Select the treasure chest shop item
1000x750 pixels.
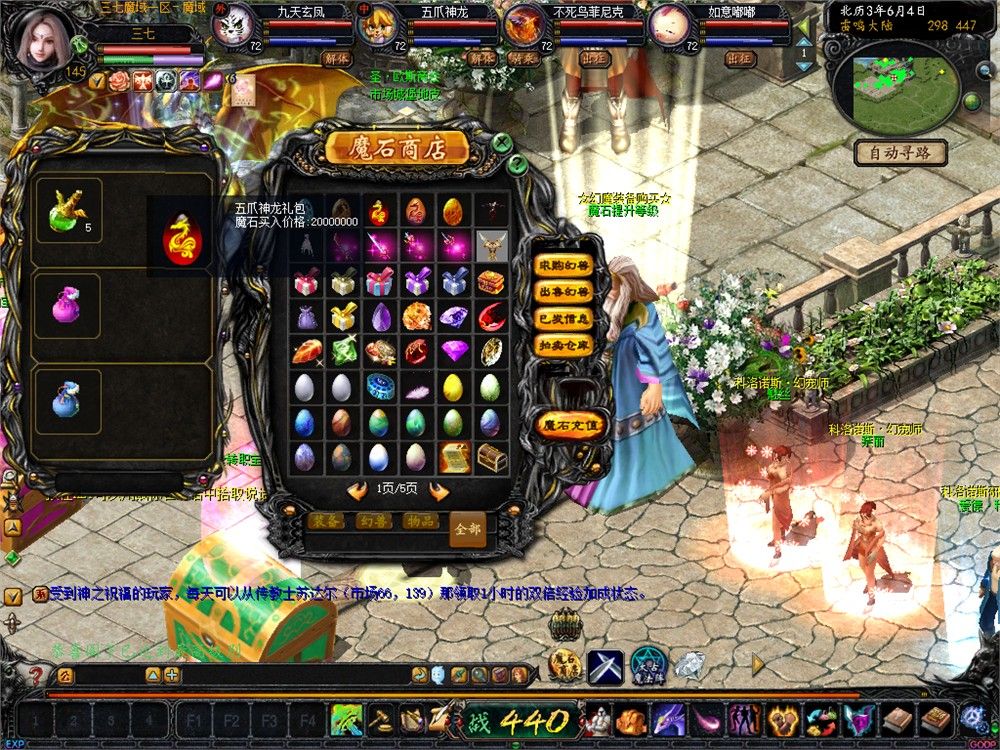coord(490,458)
